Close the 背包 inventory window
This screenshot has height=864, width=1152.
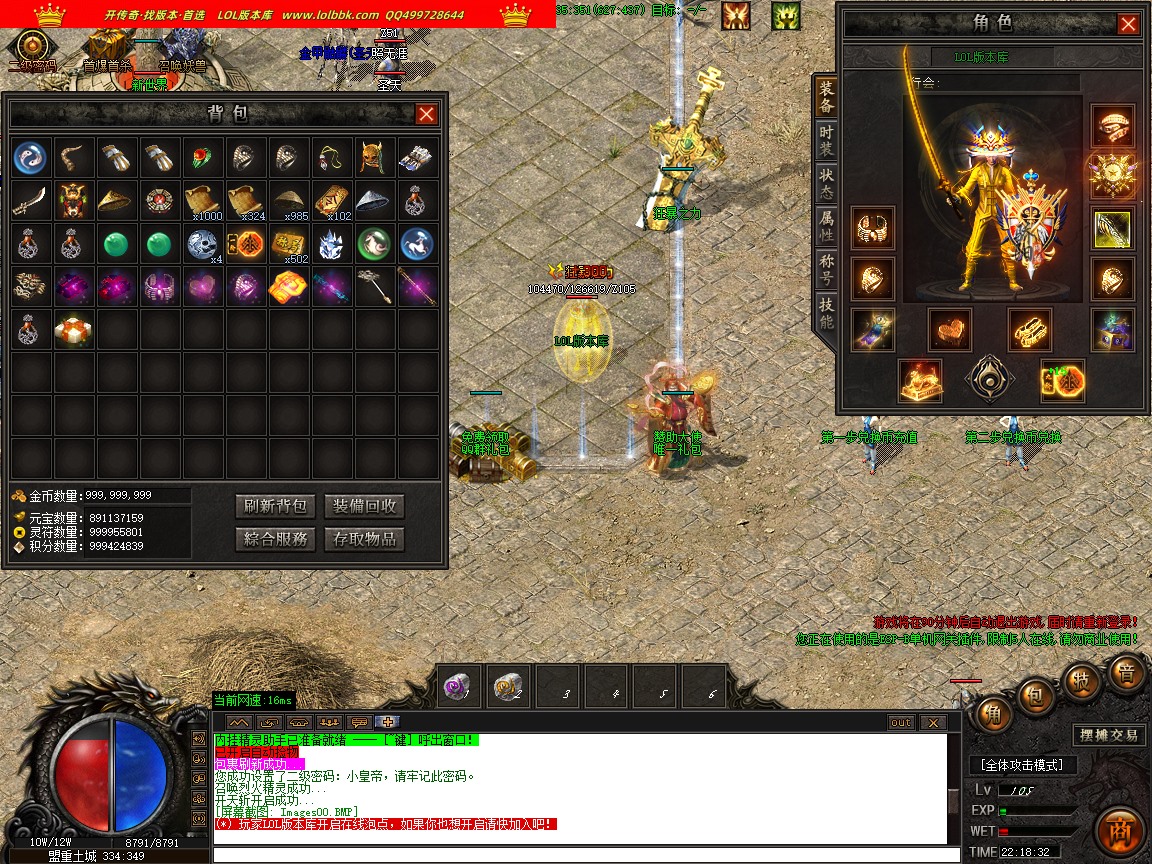click(426, 114)
